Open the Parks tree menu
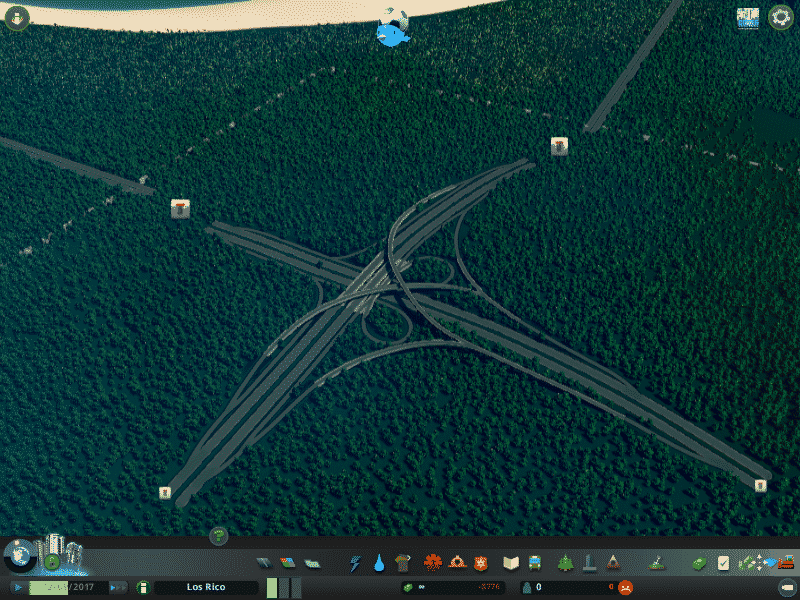 (565, 563)
